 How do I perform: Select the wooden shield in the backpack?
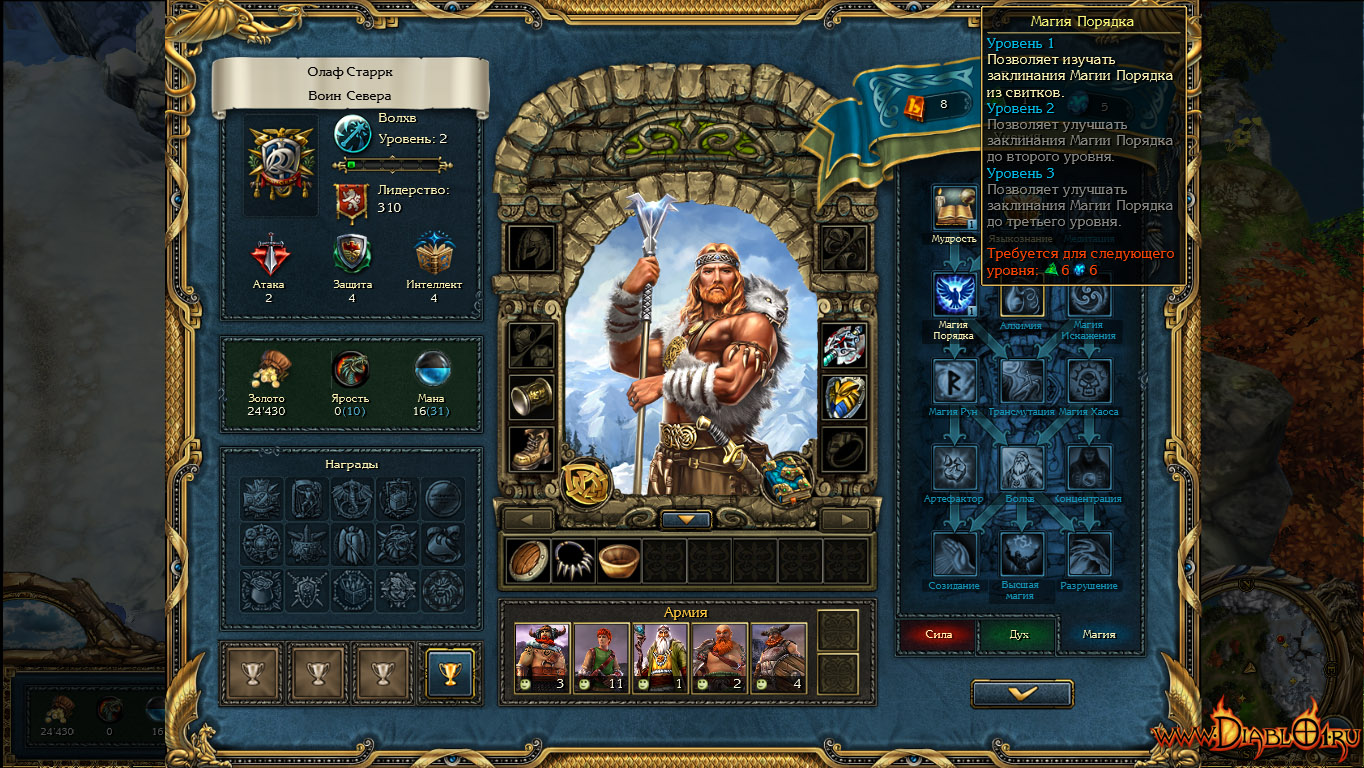(x=529, y=561)
